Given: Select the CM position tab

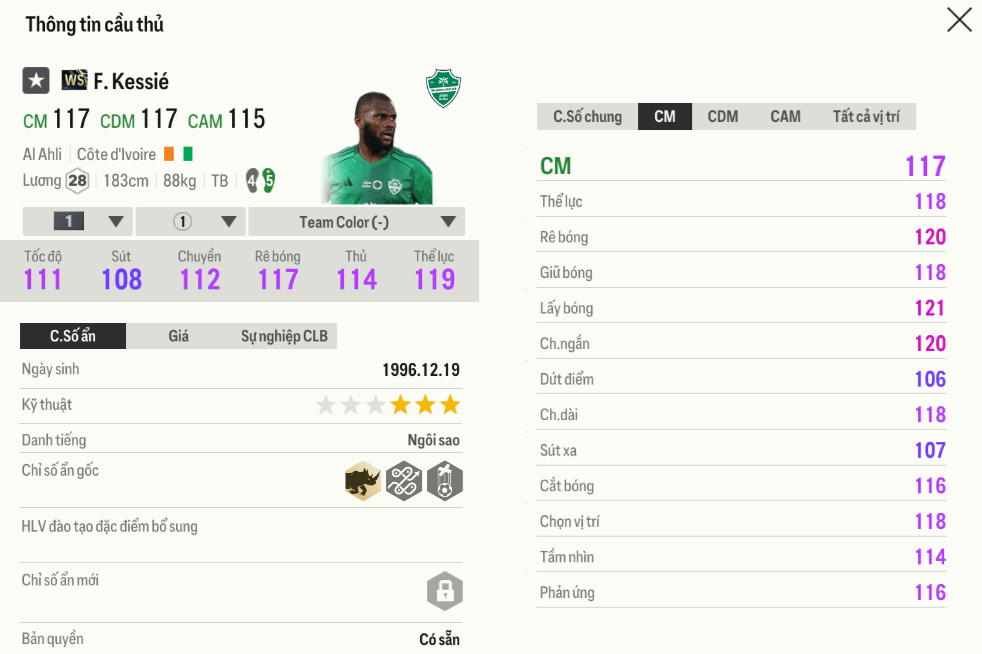Looking at the screenshot, I should click(x=665, y=117).
